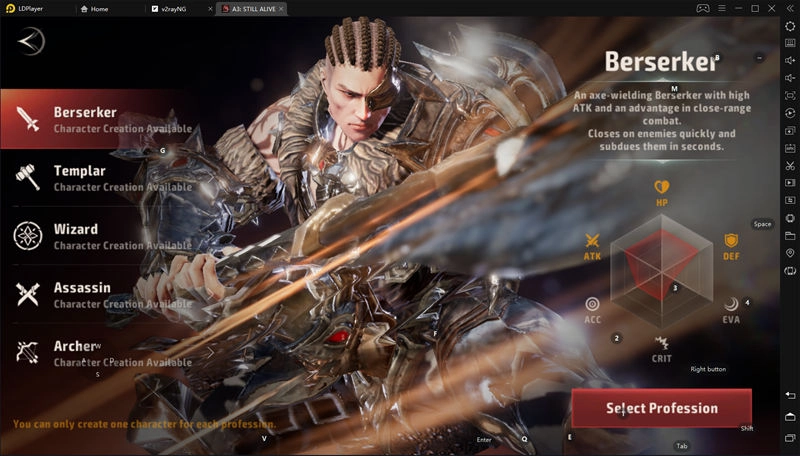800x456 pixels.
Task: Pick the Wizard class option
Action: pos(95,236)
